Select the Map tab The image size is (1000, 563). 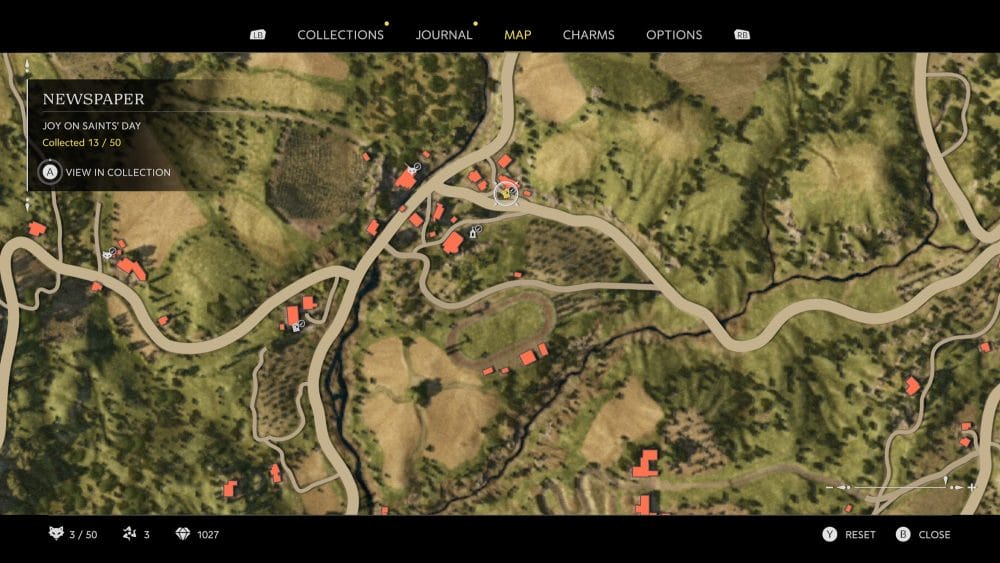tap(518, 35)
